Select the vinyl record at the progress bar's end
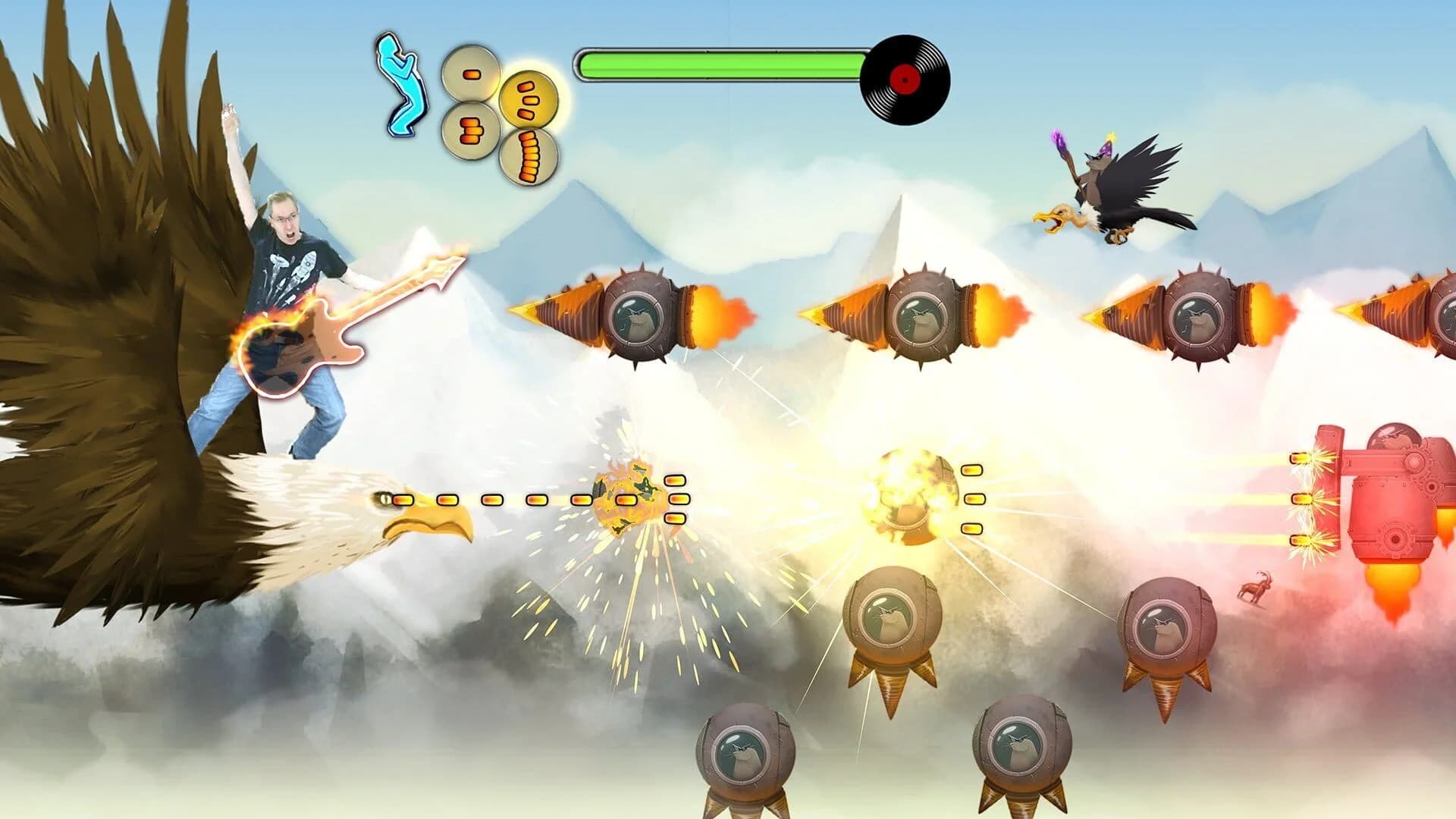This screenshot has height=819, width=1456. coord(906,80)
